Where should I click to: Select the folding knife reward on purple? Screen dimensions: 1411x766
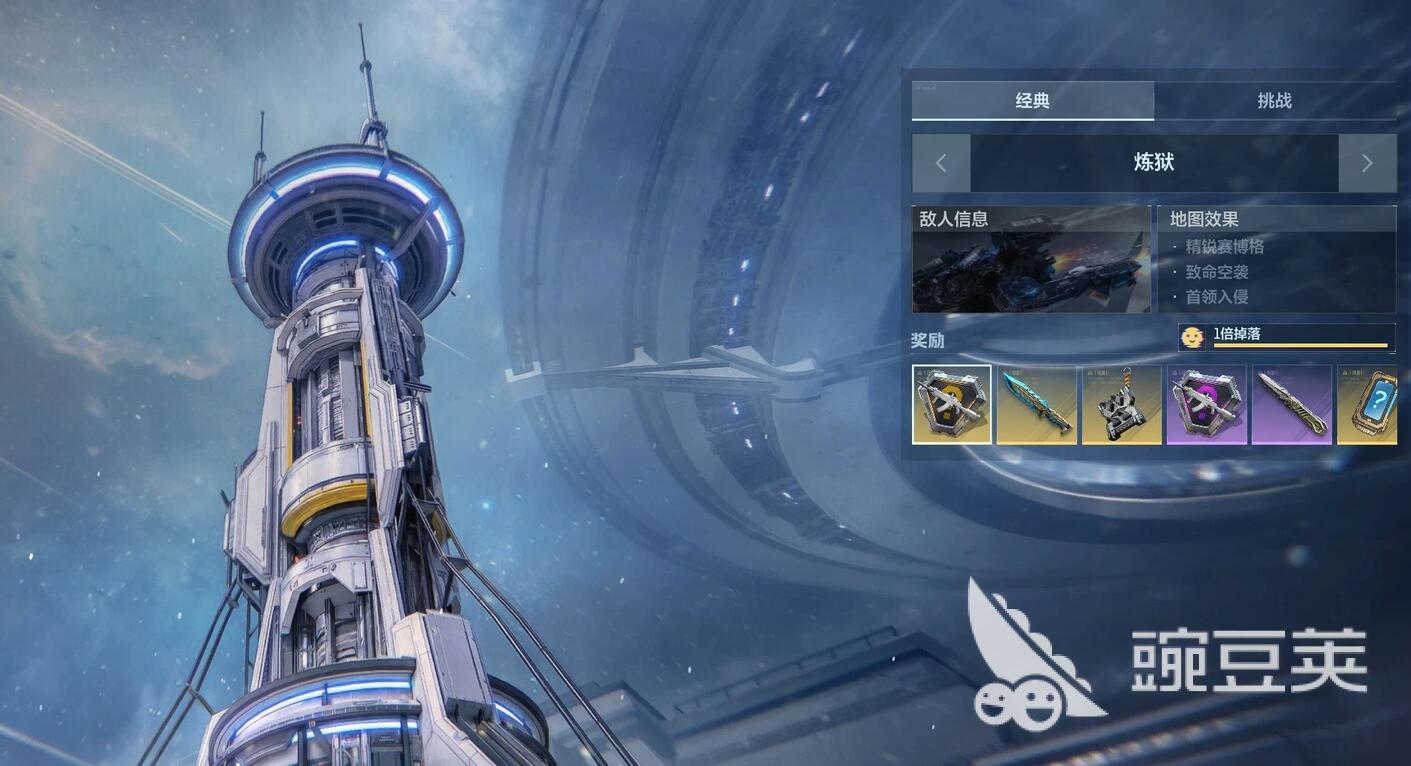tap(1292, 404)
